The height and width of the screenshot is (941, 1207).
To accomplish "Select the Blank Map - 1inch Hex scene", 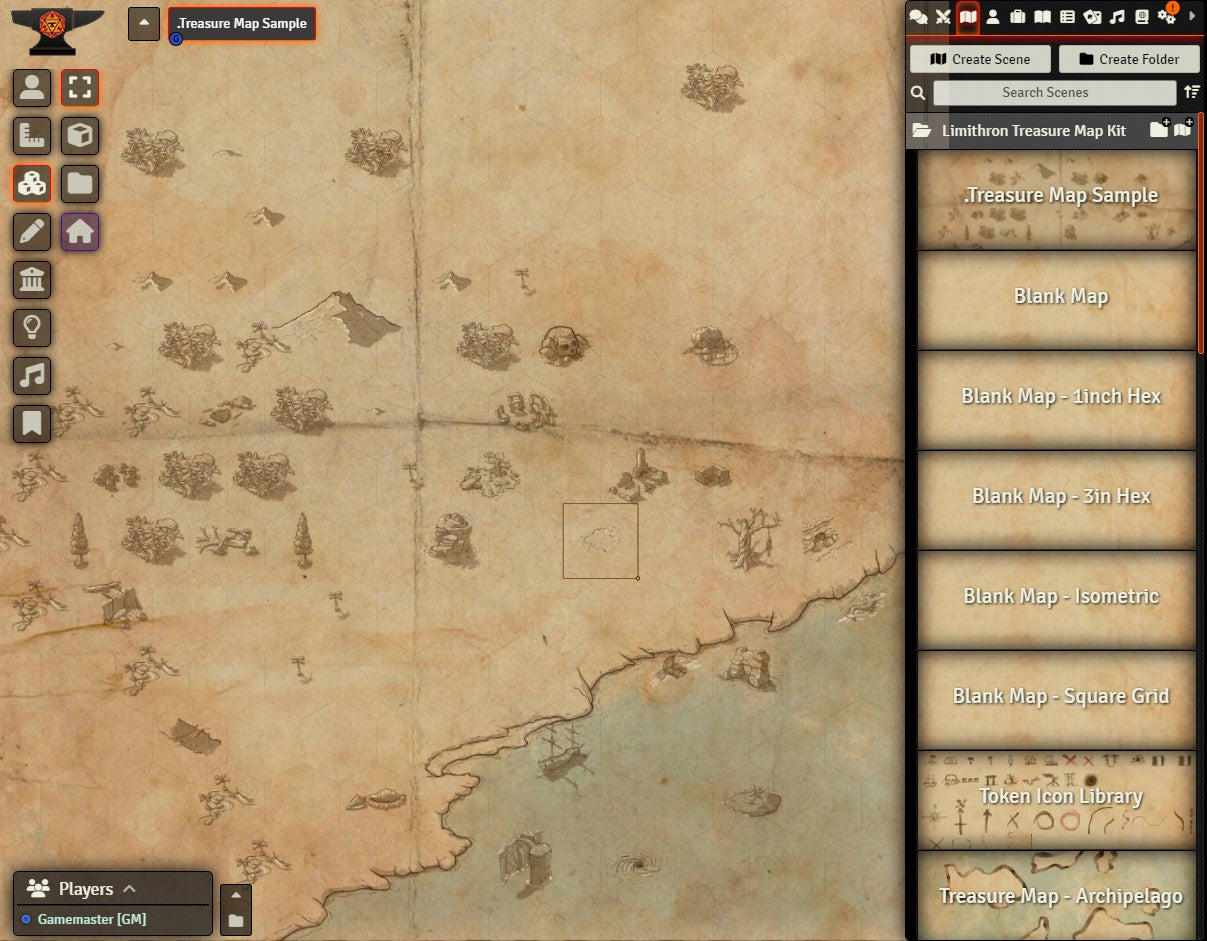I will (x=1058, y=397).
